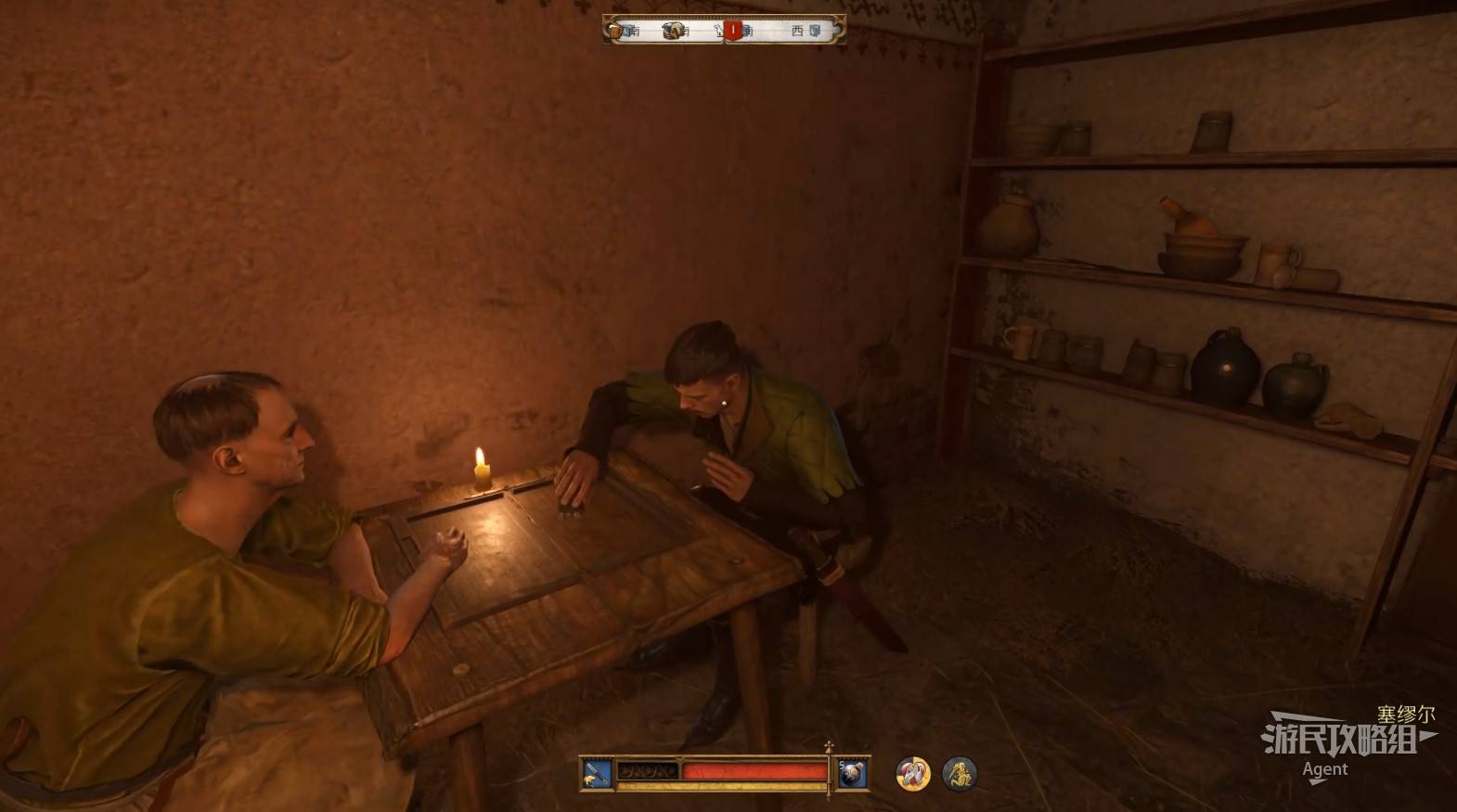This screenshot has width=1457, height=812.
Task: Click the grey and tan marker on the compass
Action: [x=673, y=31]
